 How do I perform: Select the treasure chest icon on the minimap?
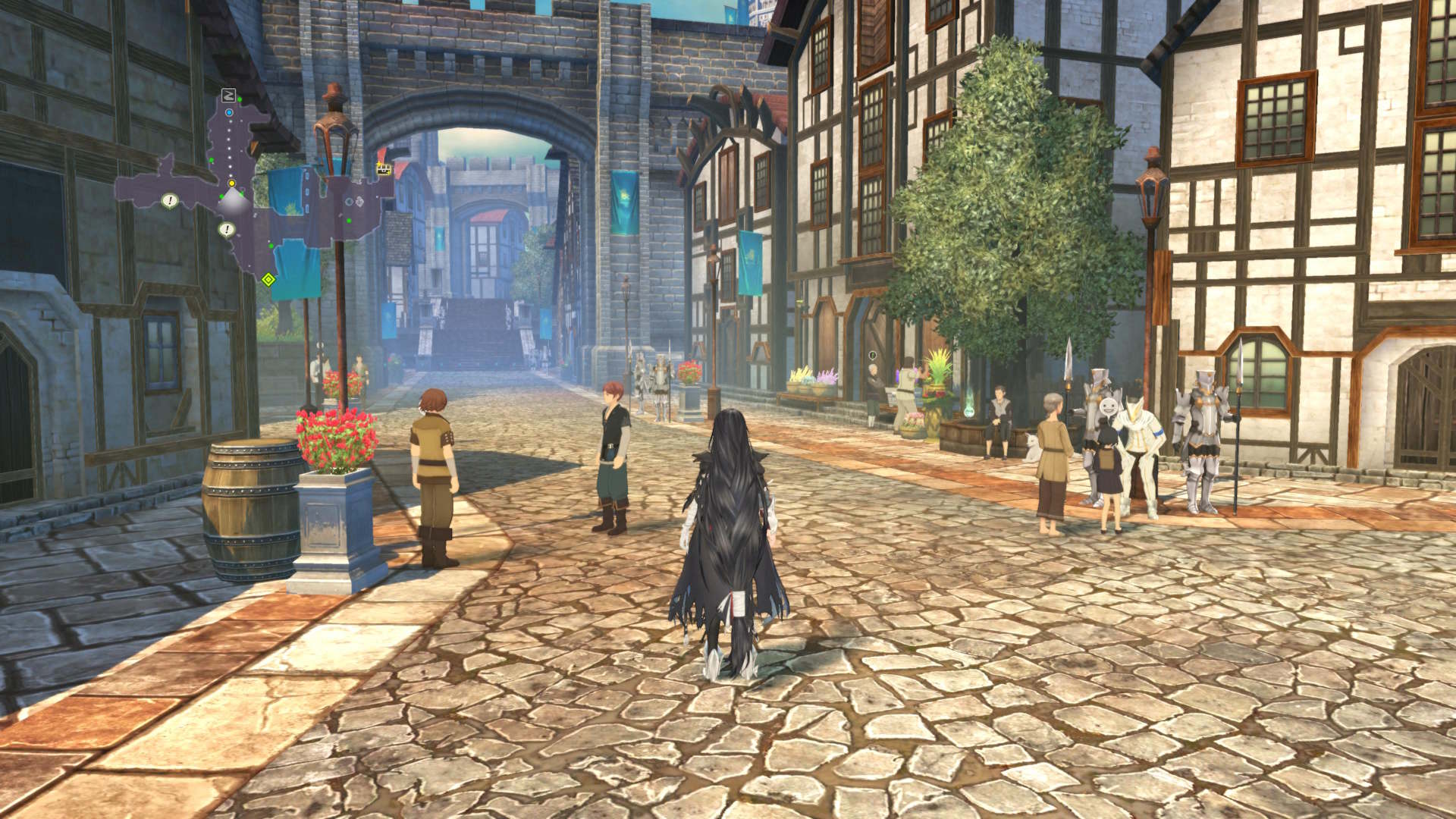click(x=384, y=170)
